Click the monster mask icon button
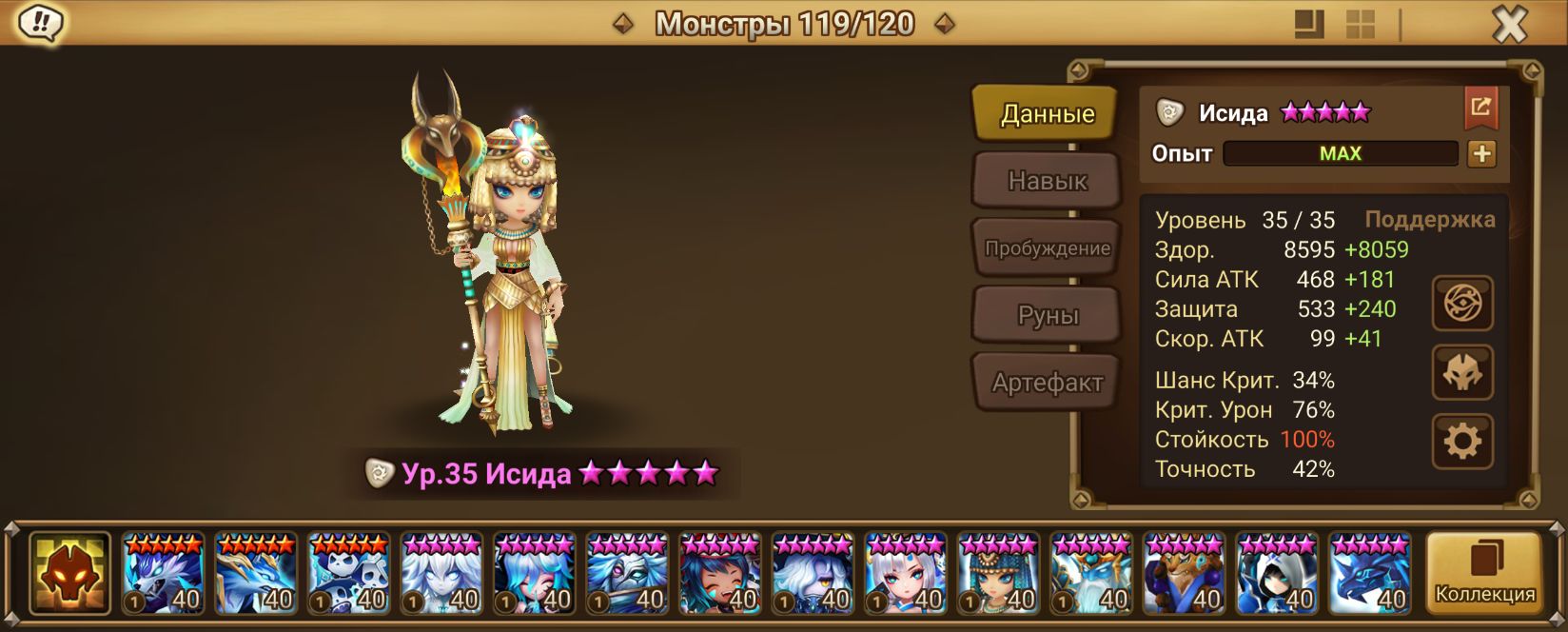The height and width of the screenshot is (632, 1568). pos(1462,372)
